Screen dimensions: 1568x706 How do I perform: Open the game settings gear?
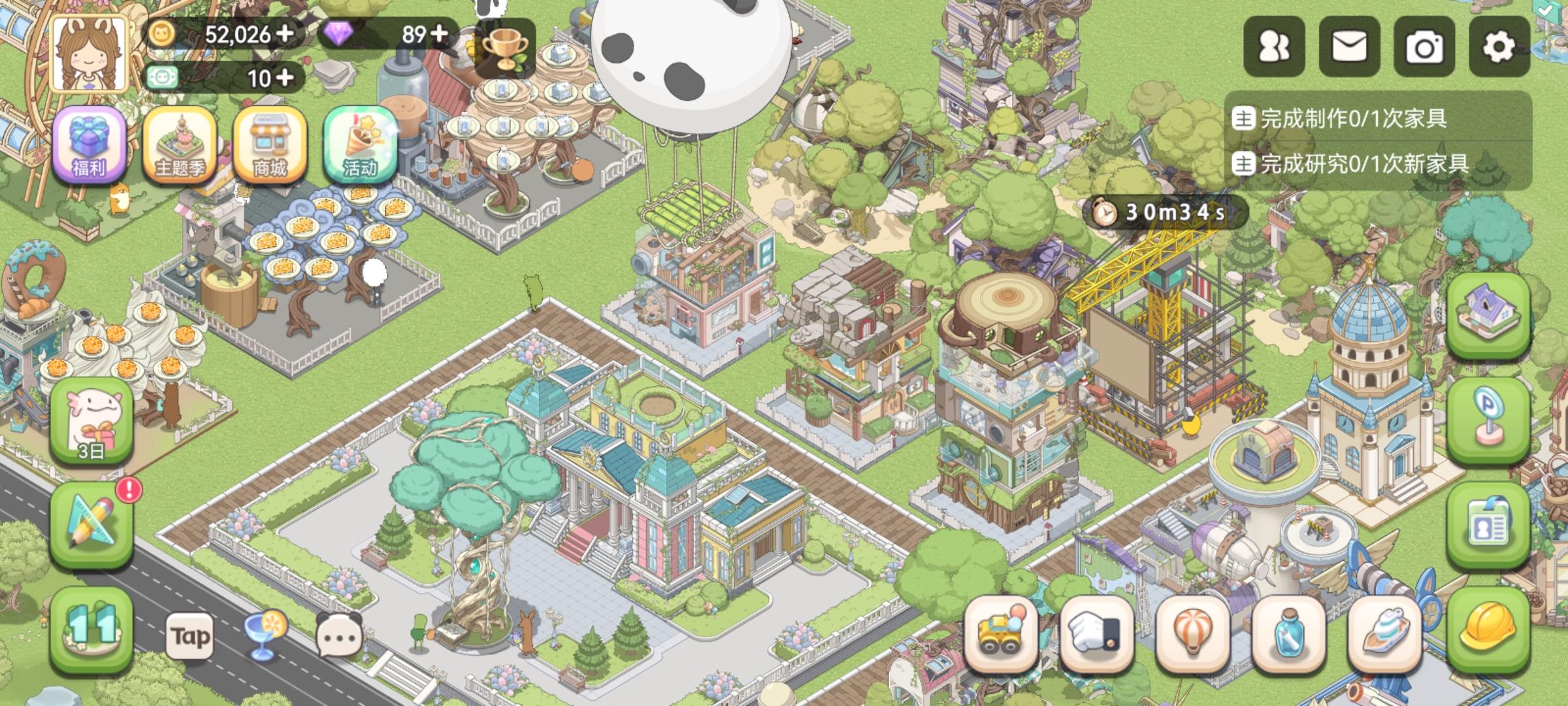1500,47
